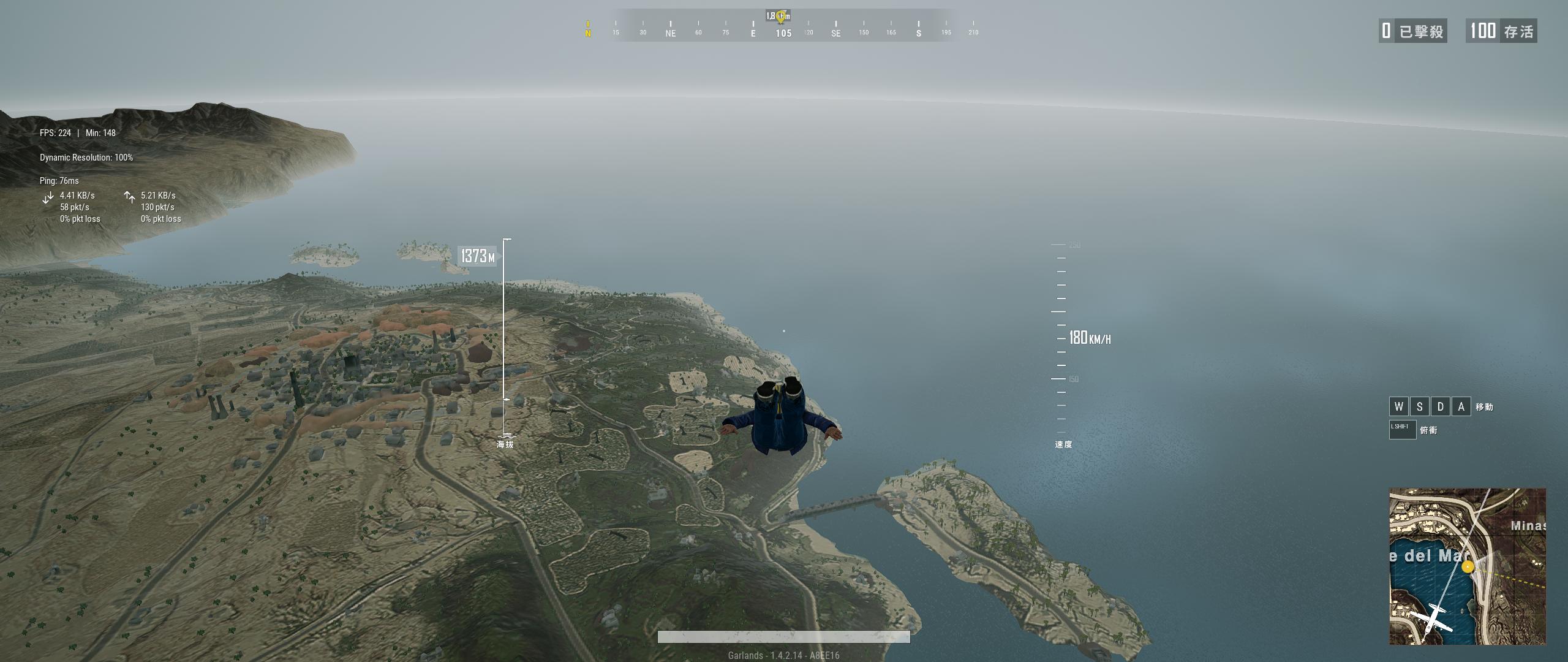Click the white airplane icon on the minimap

(1431, 619)
